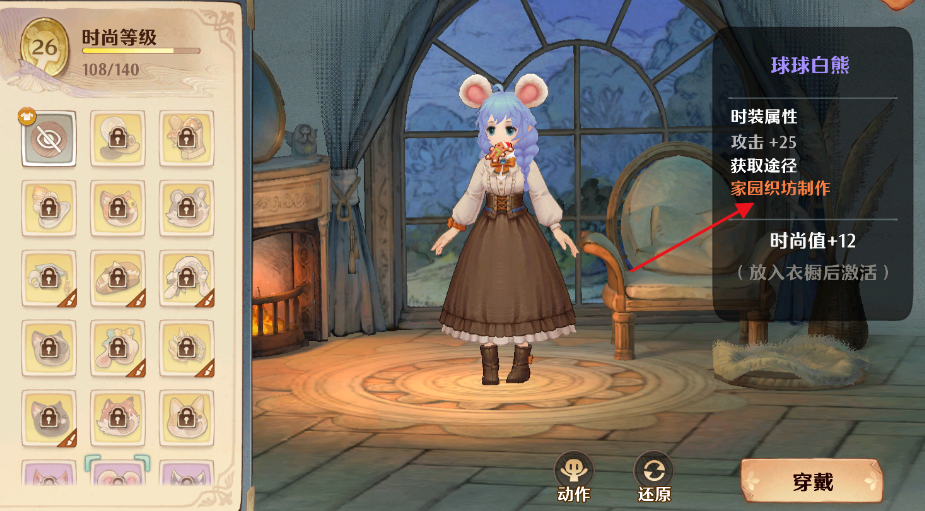Image resolution: width=925 pixels, height=511 pixels.
Task: Wear the outfit with the 穿戴 button
Action: point(810,482)
